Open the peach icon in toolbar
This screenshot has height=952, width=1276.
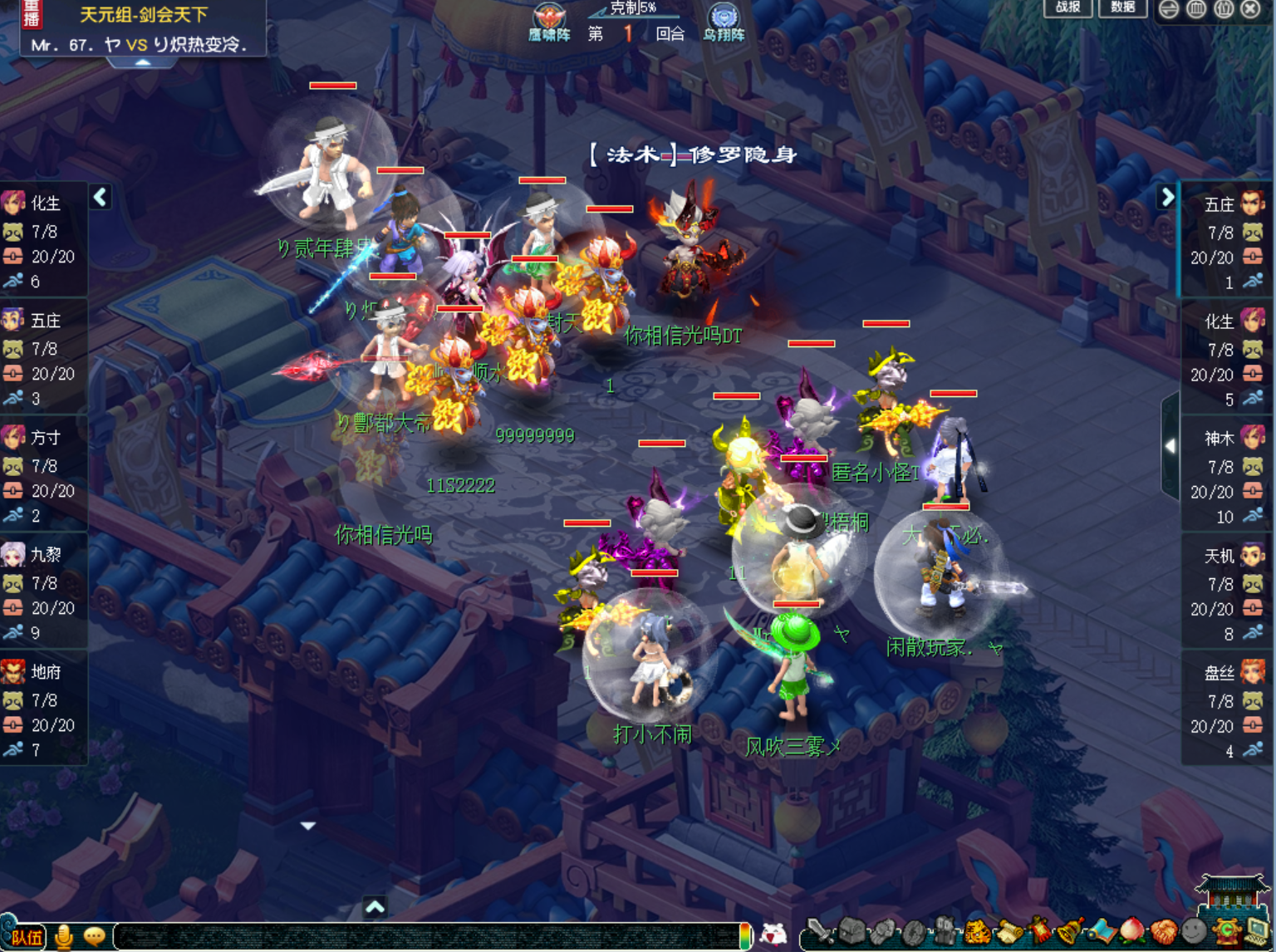[x=1133, y=932]
